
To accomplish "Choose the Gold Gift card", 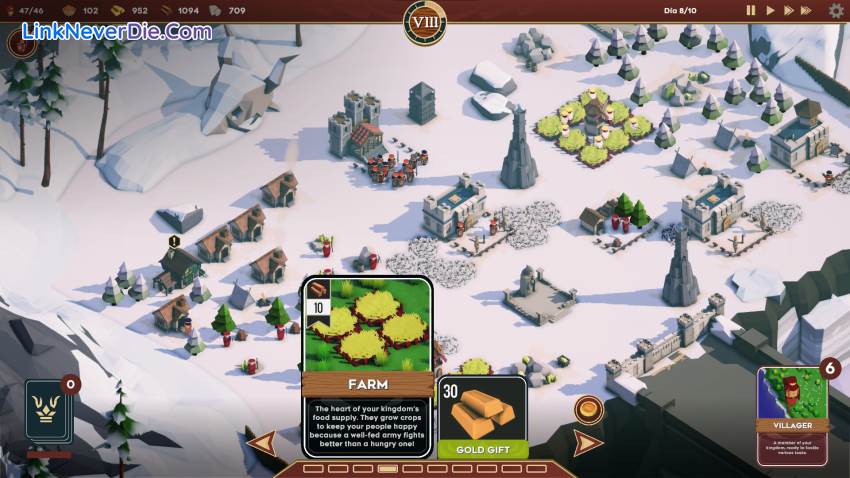I will (x=482, y=417).
